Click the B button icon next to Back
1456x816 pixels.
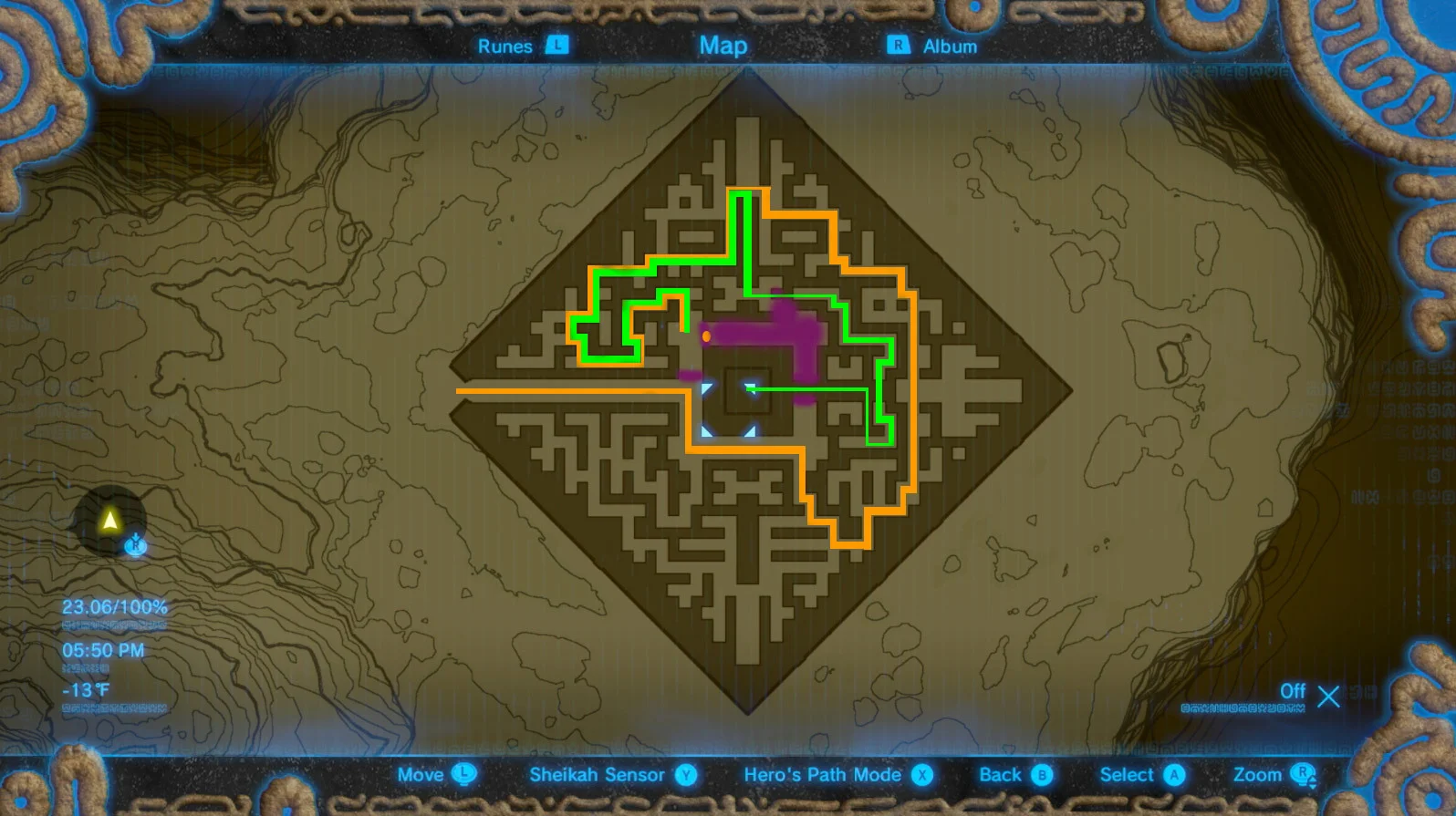coord(1042,774)
